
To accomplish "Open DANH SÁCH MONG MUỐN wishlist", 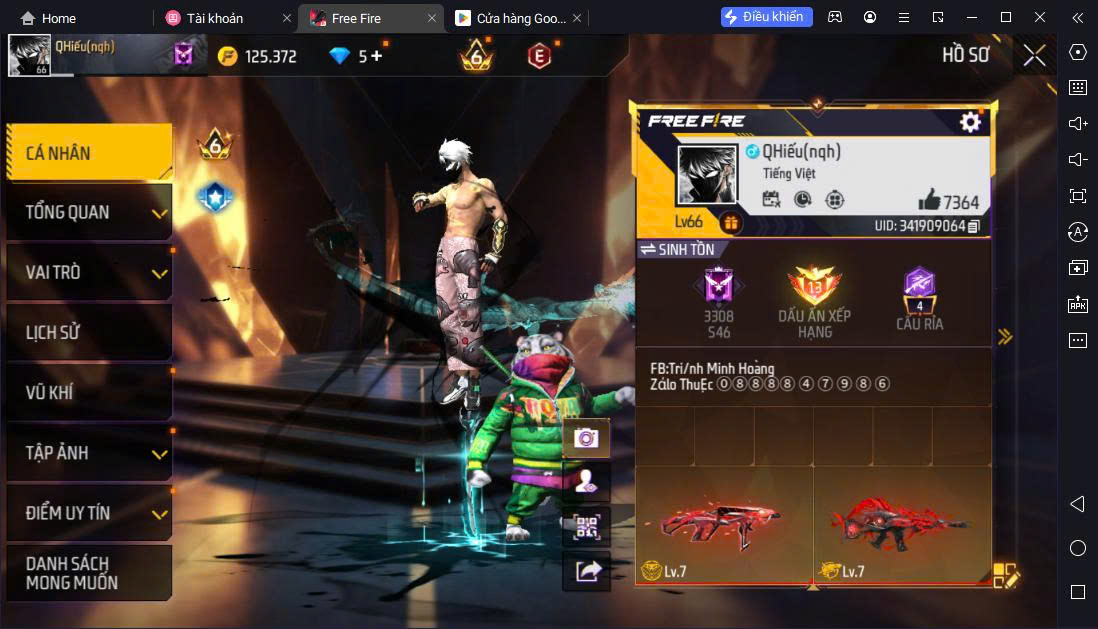I will [88, 573].
